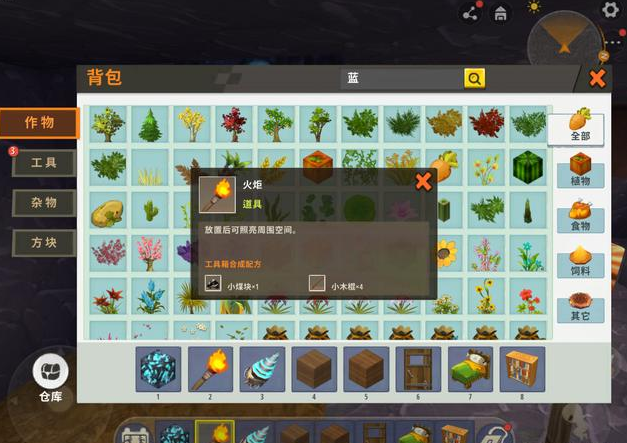The image size is (627, 443).
Task: Click the share icon at top
Action: [470, 13]
